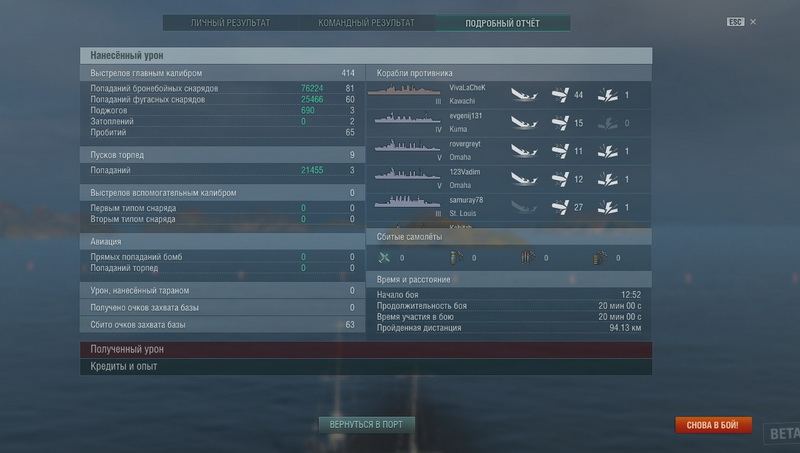
Task: Open the Командный результат tab
Action: (x=368, y=22)
